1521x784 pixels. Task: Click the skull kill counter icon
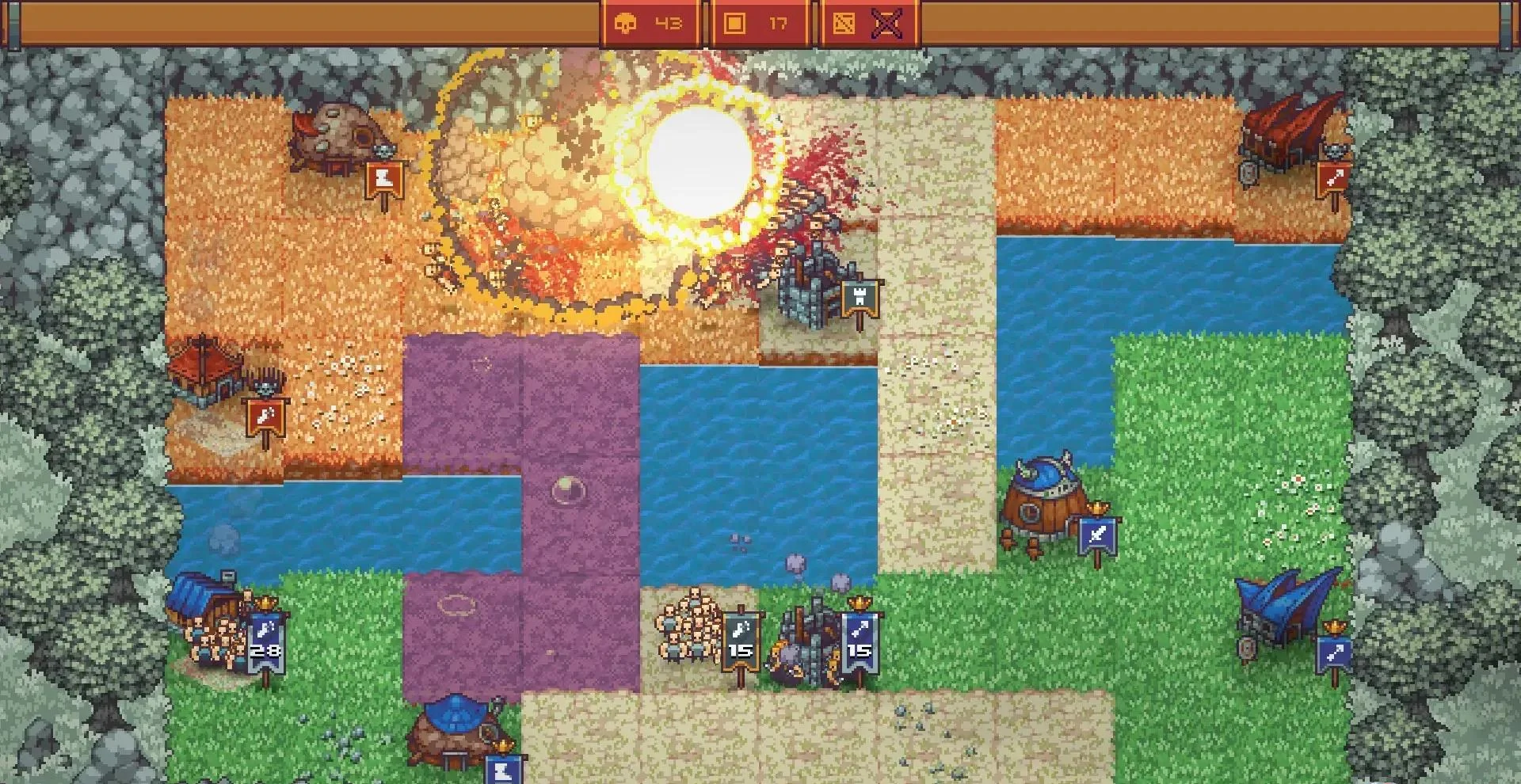tap(627, 24)
